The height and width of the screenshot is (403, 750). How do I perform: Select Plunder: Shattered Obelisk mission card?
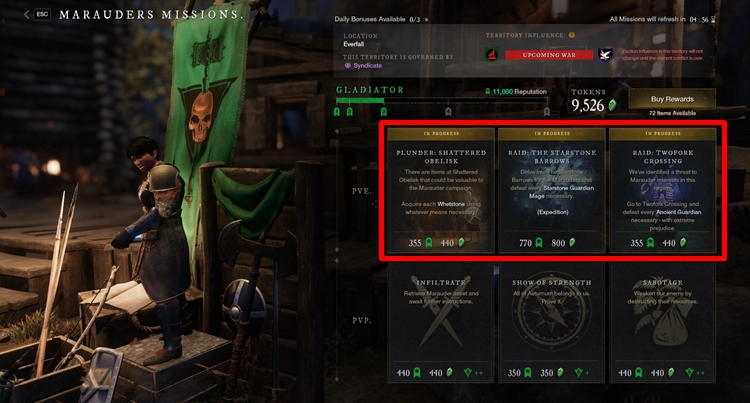point(440,189)
